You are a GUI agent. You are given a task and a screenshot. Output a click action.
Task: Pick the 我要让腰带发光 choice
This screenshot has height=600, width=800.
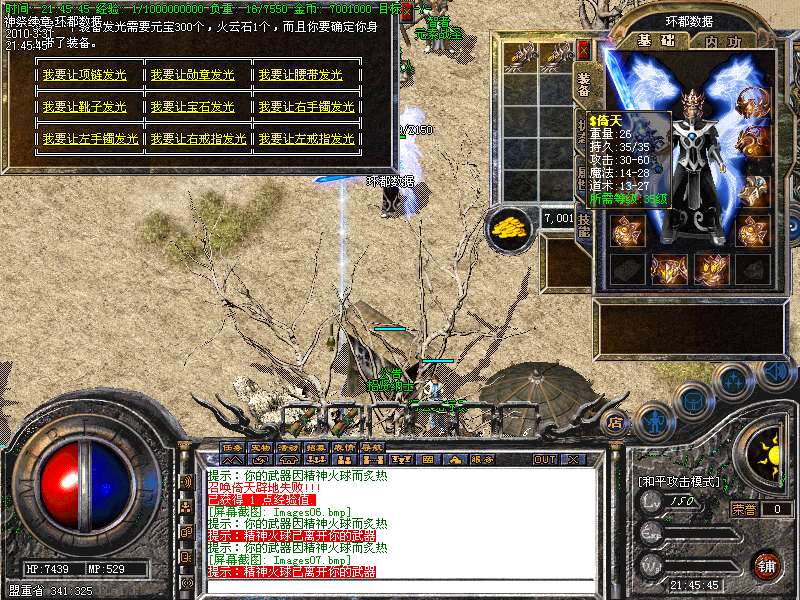point(300,75)
